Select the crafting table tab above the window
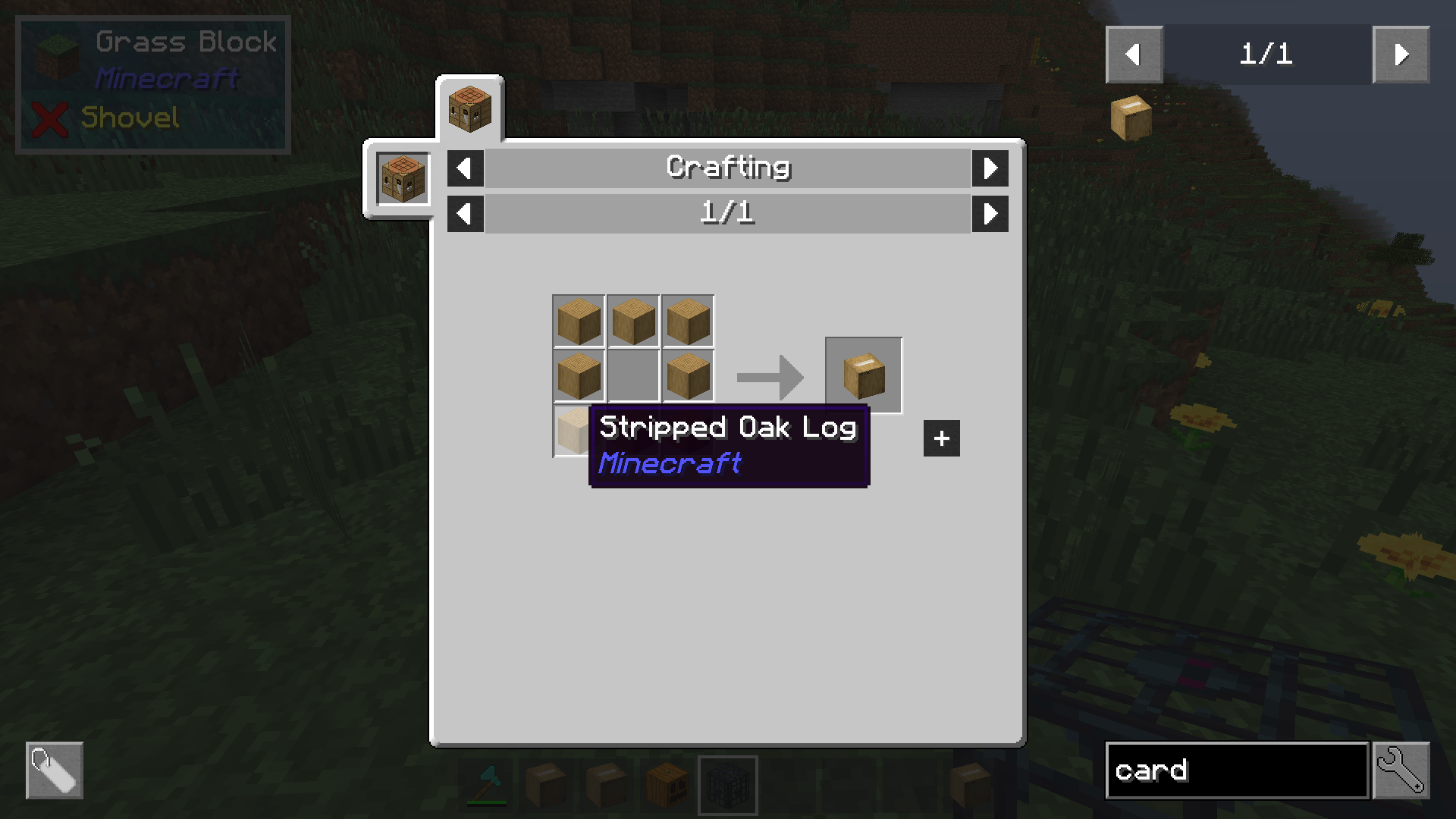This screenshot has height=819, width=1456. click(x=469, y=109)
